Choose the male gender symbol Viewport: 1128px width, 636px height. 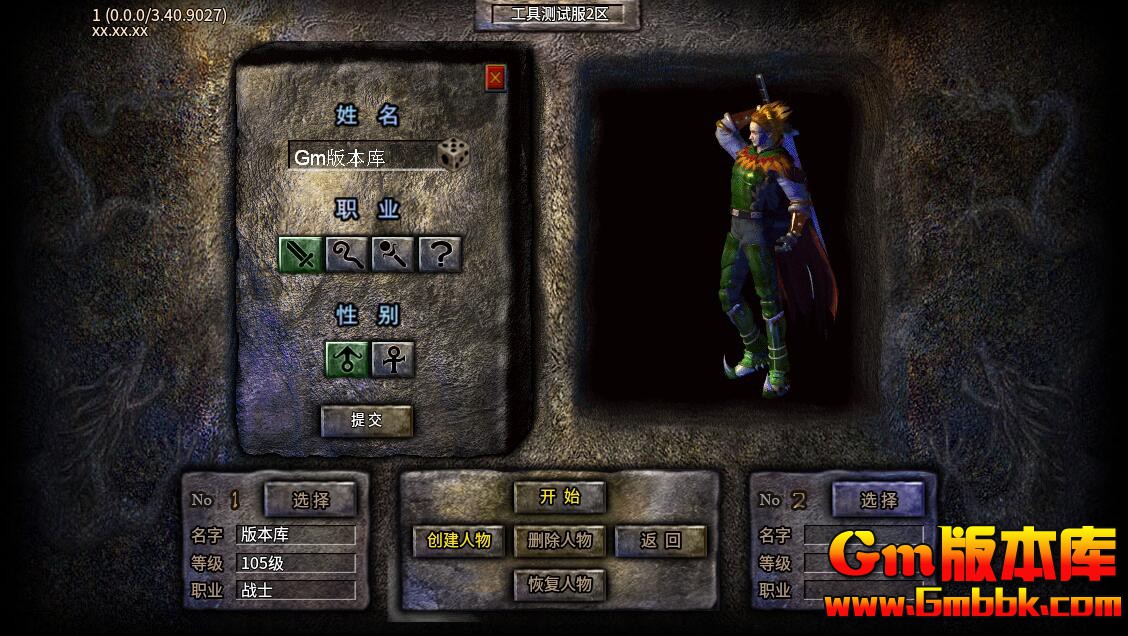pos(347,359)
